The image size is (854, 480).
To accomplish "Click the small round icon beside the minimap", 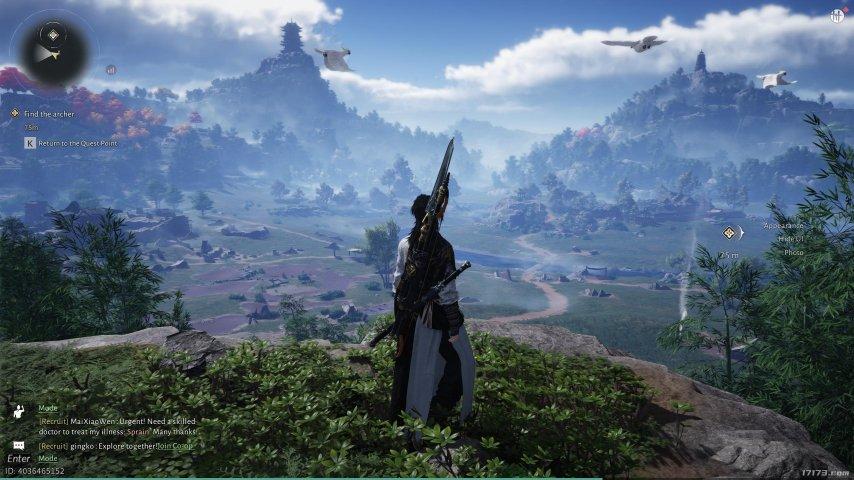I will [110, 70].
